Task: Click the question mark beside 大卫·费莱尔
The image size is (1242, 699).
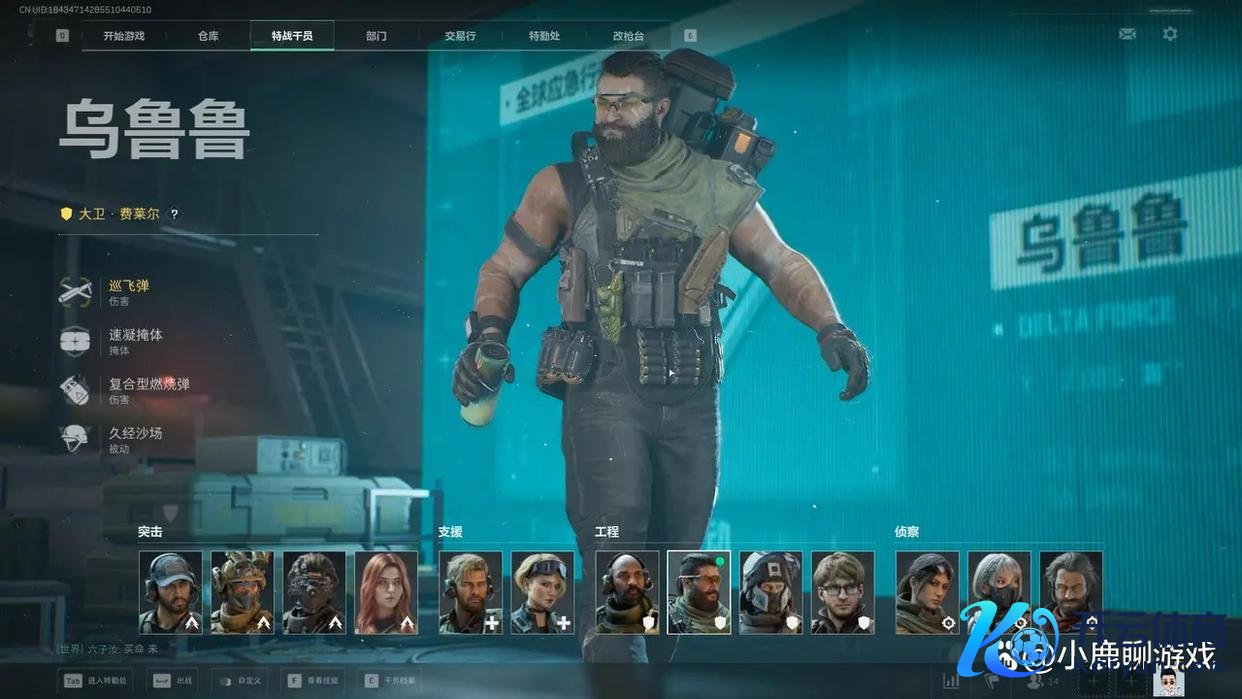Action: click(174, 214)
